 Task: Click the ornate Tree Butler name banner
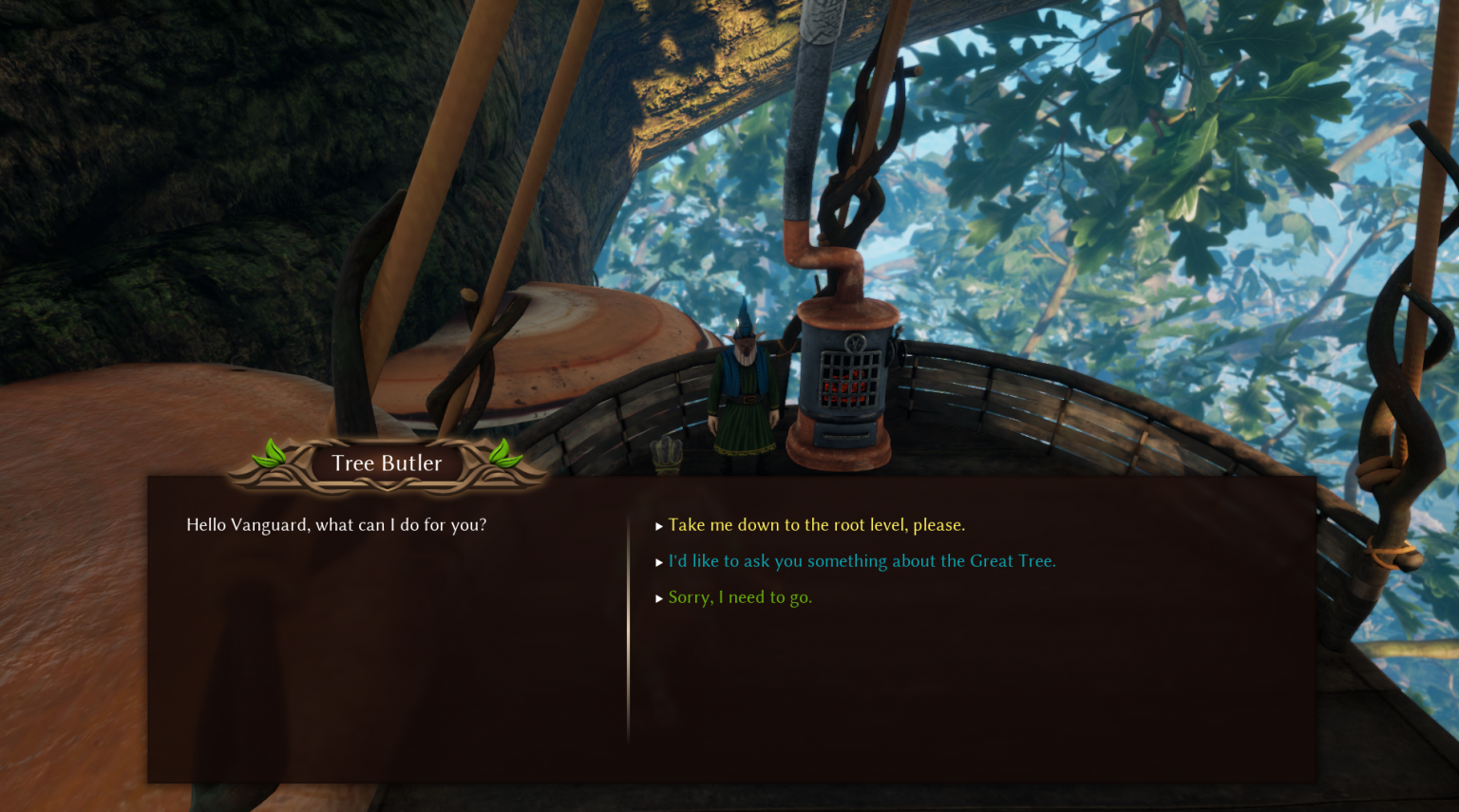pyautogui.click(x=386, y=463)
